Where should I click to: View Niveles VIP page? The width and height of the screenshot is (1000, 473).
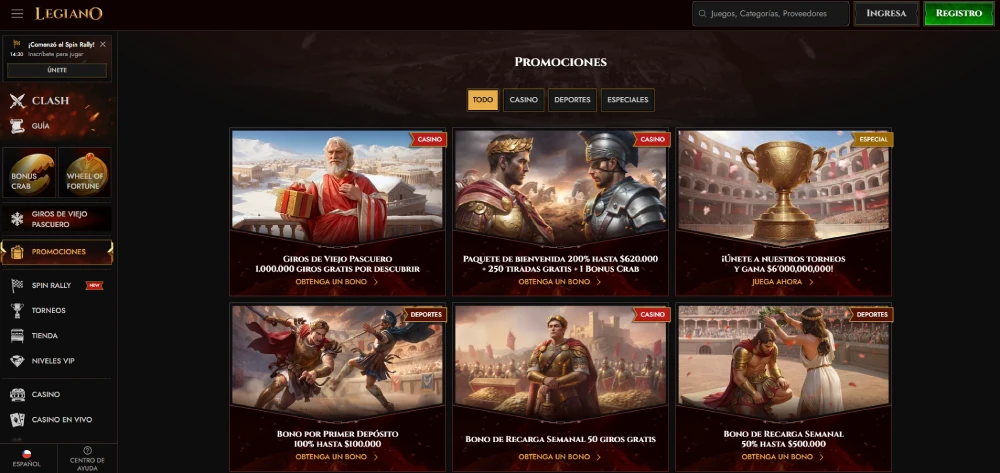click(x=53, y=361)
